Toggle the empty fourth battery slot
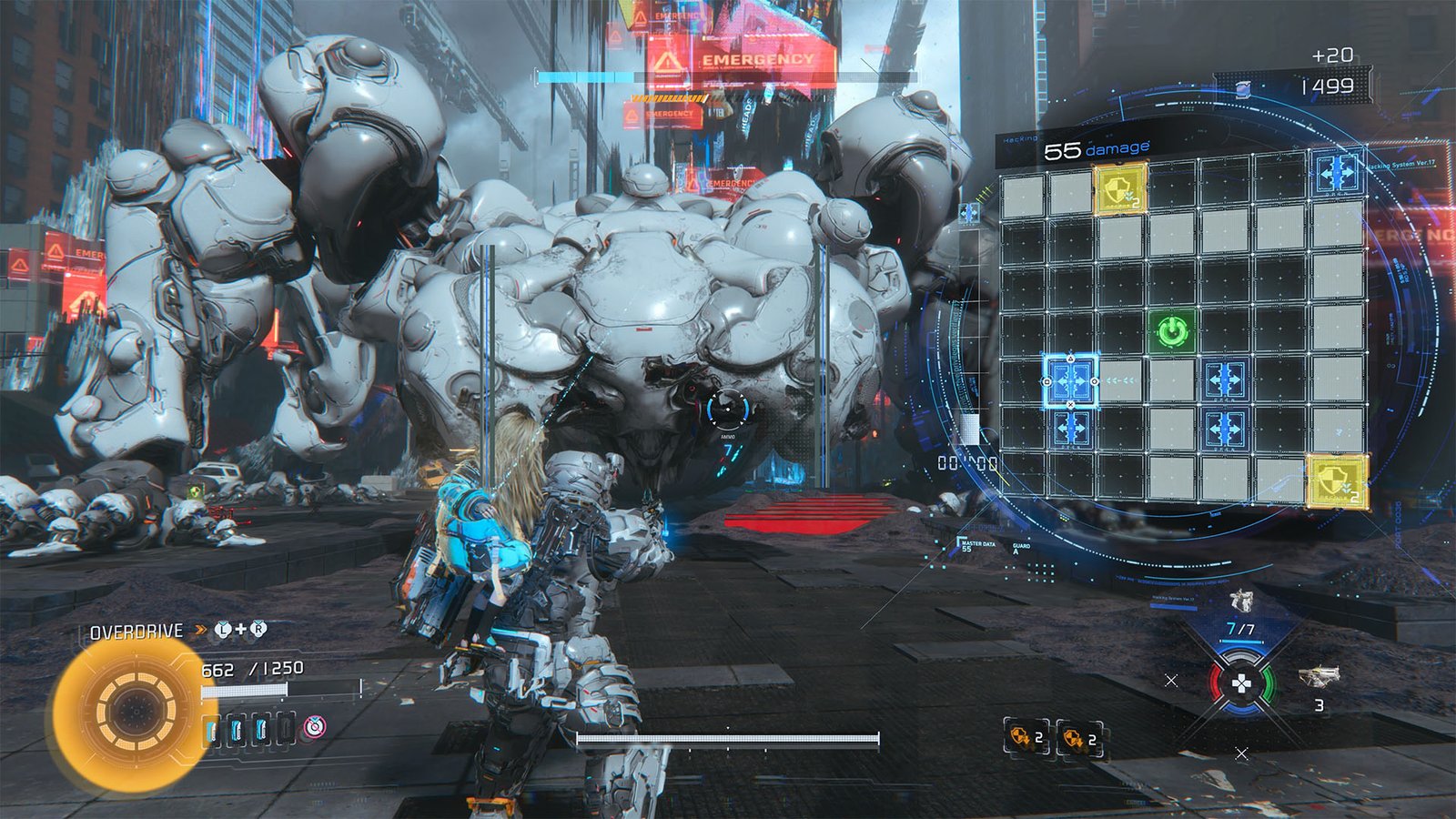1456x819 pixels. point(286,730)
